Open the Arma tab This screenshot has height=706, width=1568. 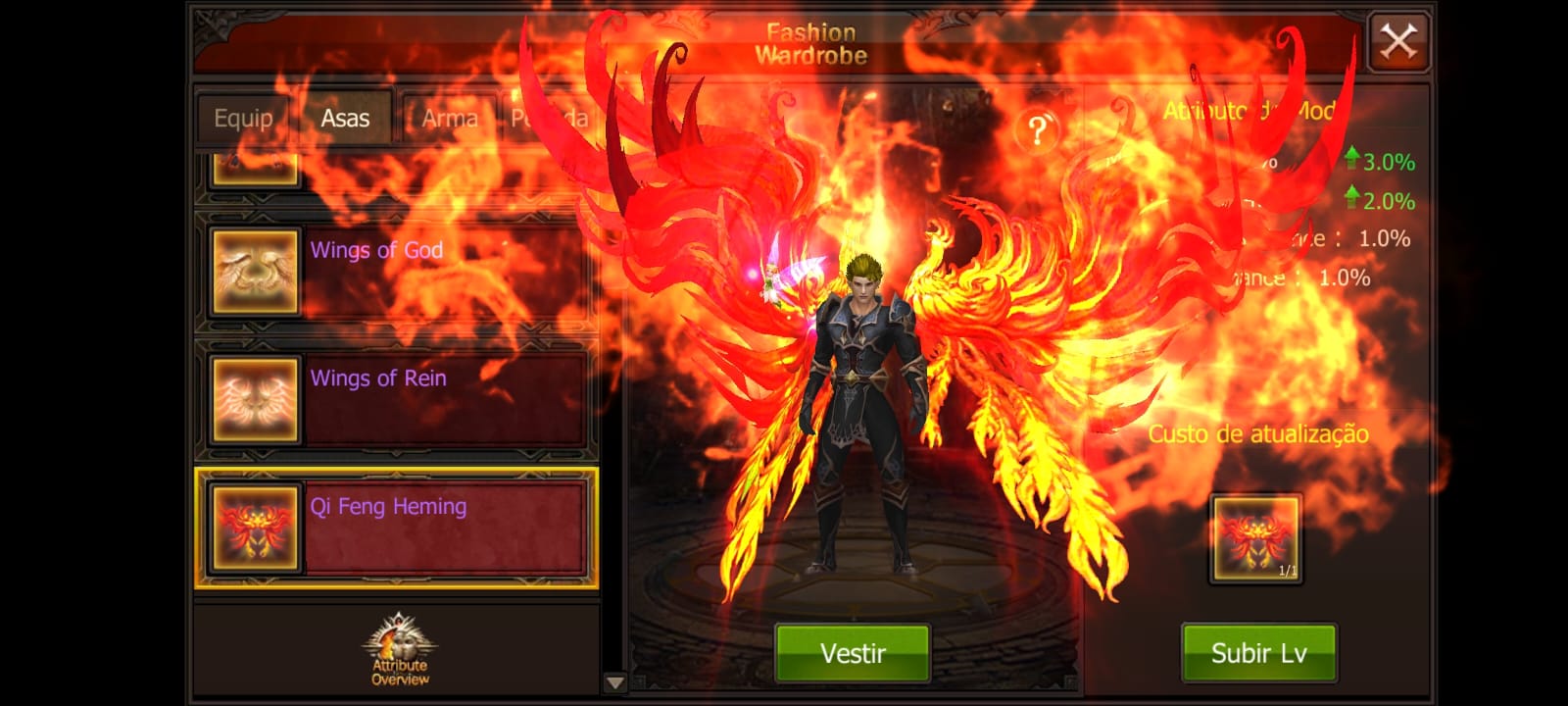(449, 119)
